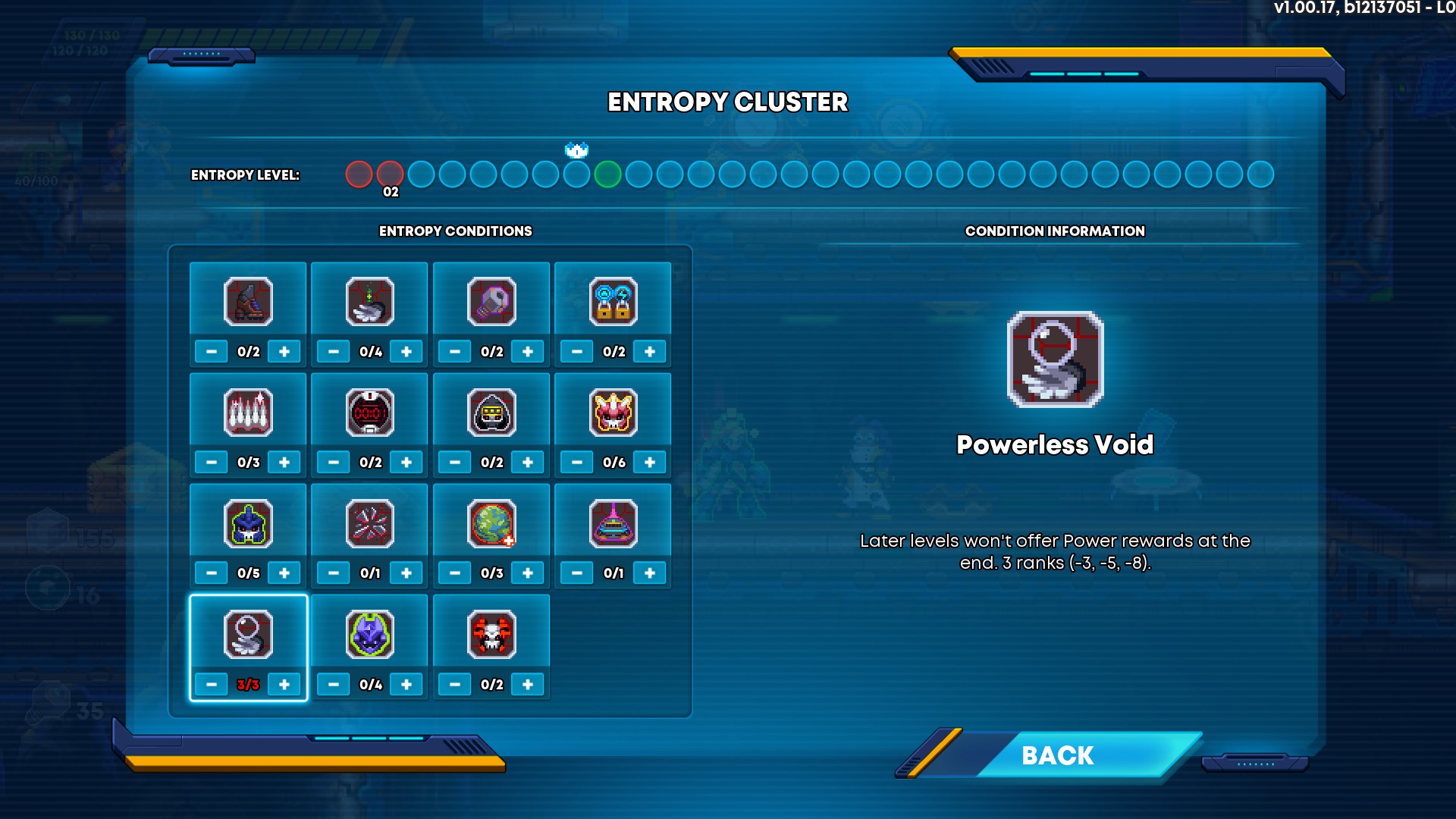
Task: Increase the red skull condition rank
Action: [x=528, y=684]
